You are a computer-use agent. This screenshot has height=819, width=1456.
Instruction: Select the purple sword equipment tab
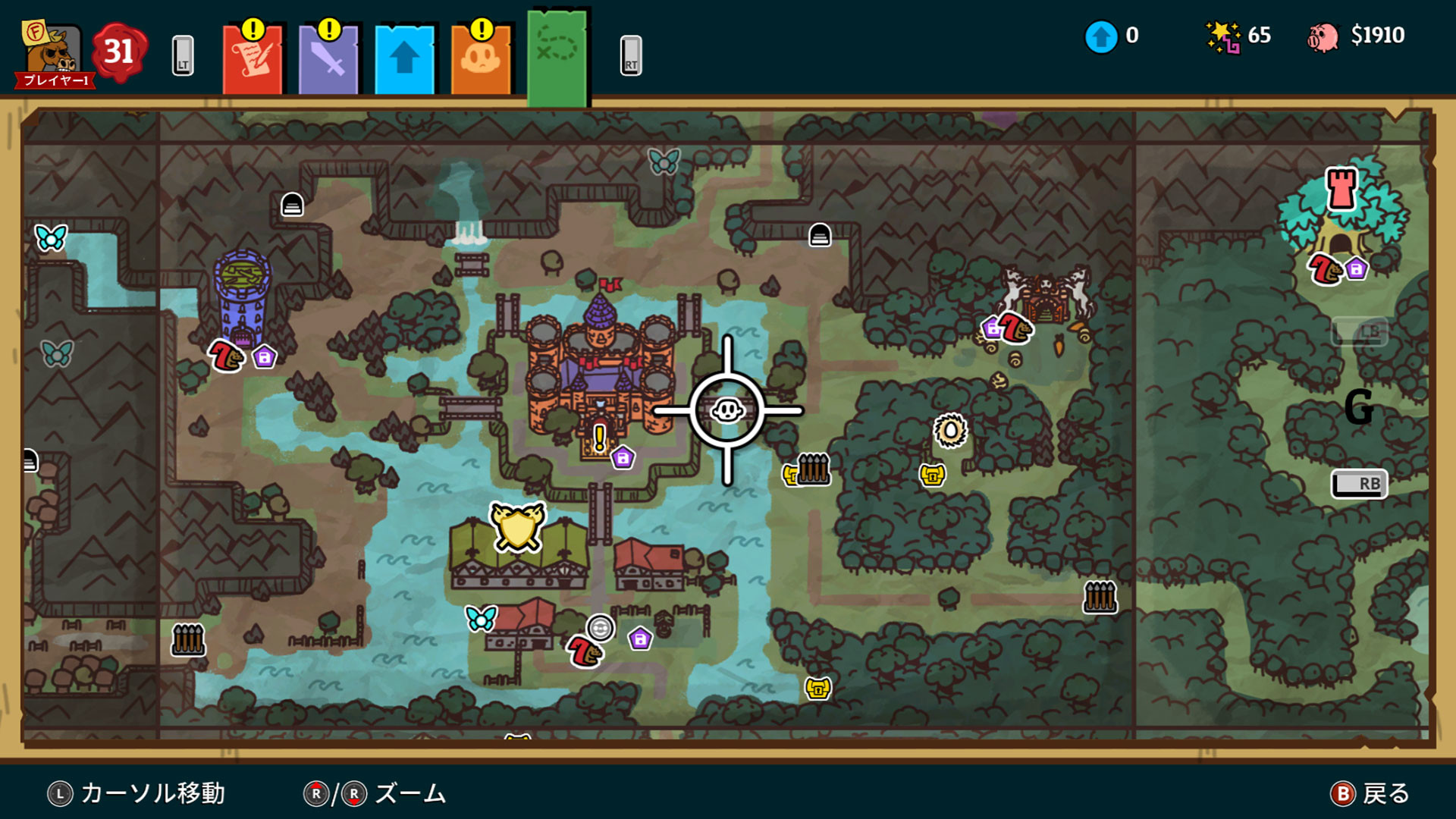[x=328, y=57]
